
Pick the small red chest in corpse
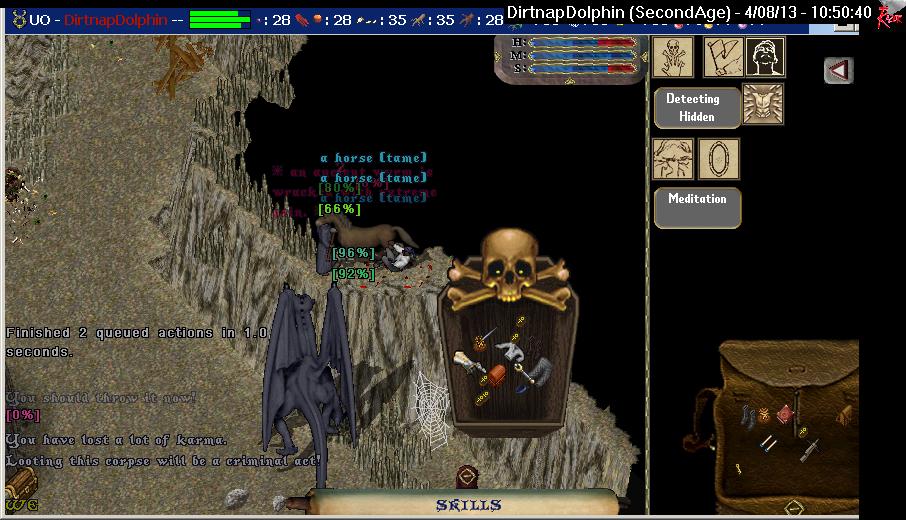pyautogui.click(x=497, y=376)
